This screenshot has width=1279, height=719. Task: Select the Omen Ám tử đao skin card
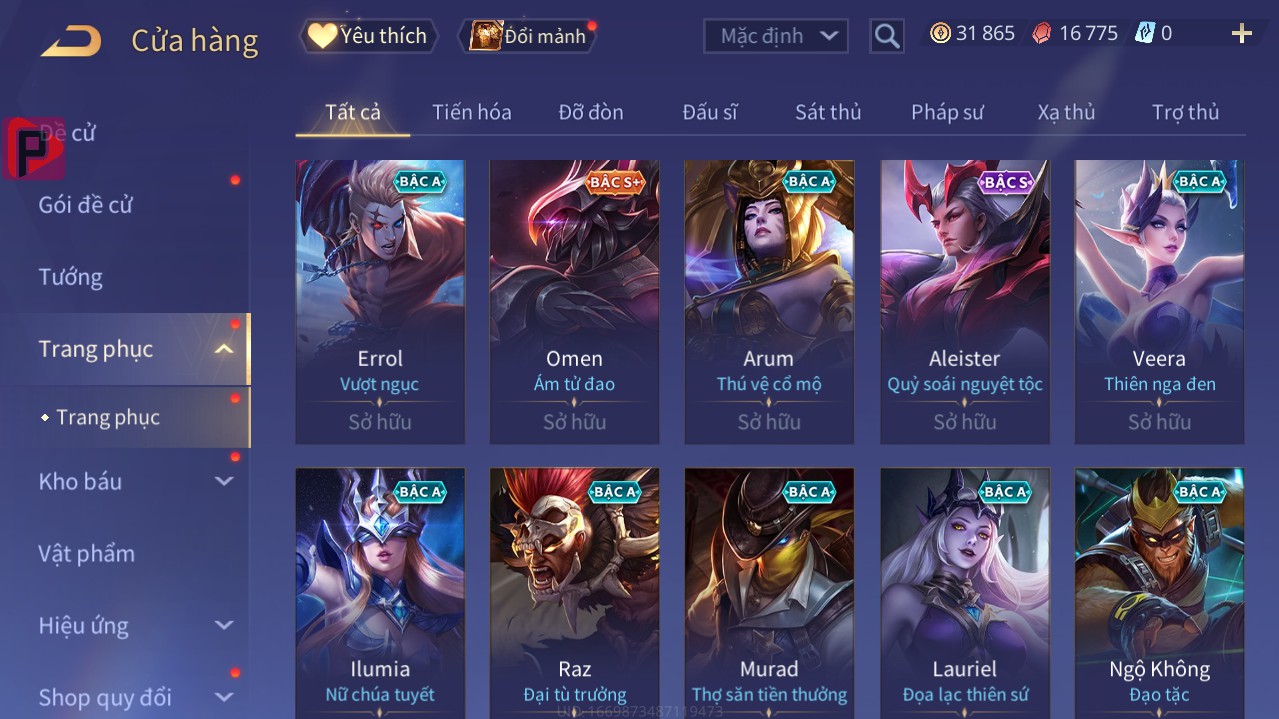[574, 300]
